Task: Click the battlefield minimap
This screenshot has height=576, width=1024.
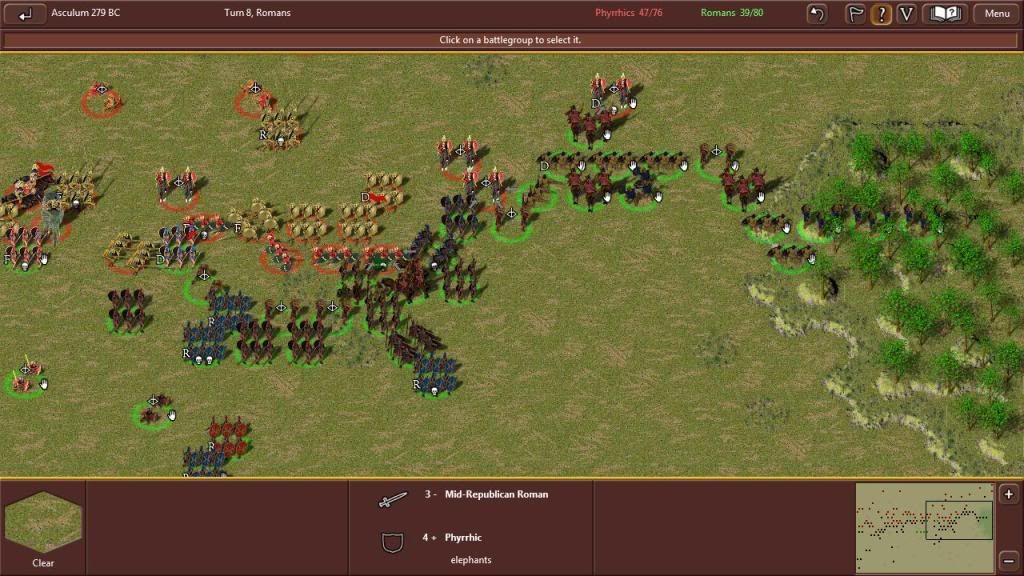Action: [x=924, y=527]
